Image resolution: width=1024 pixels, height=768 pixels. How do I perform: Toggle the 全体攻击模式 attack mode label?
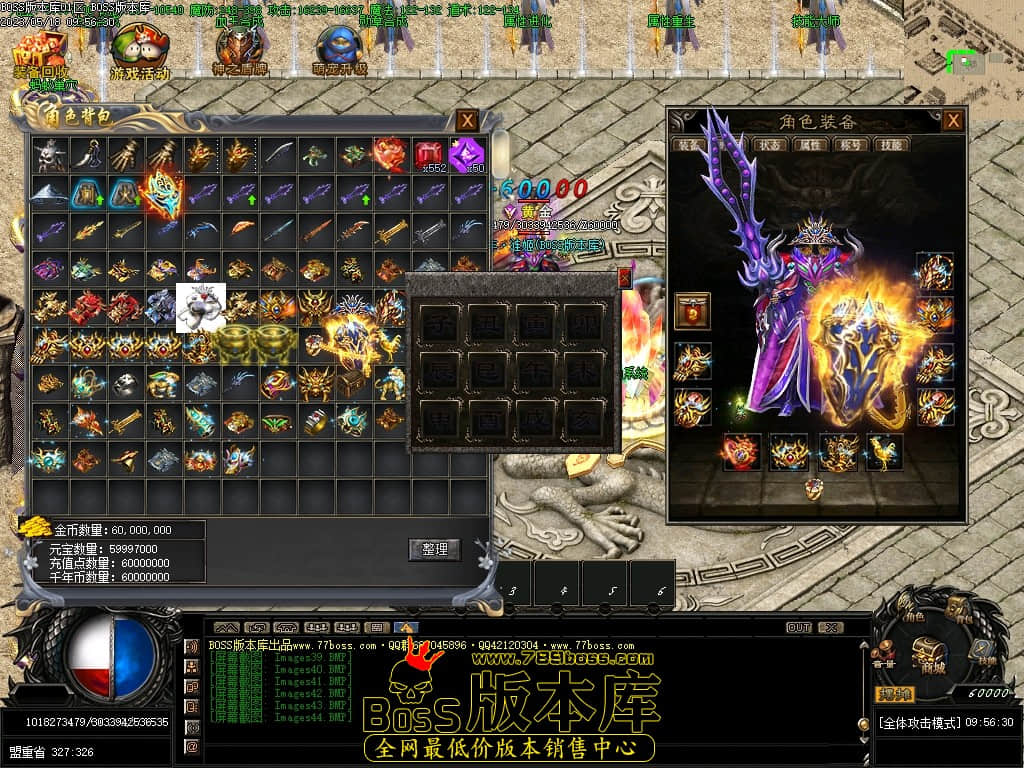(x=919, y=722)
